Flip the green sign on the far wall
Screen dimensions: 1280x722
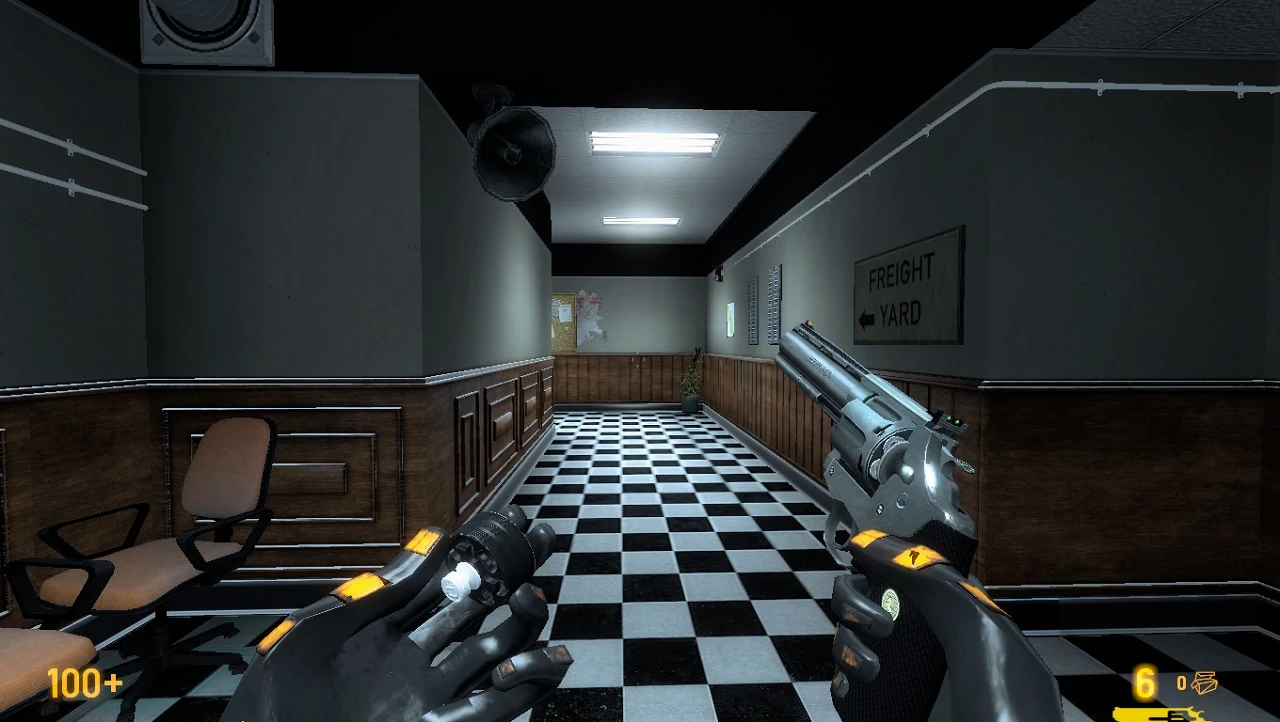729,320
